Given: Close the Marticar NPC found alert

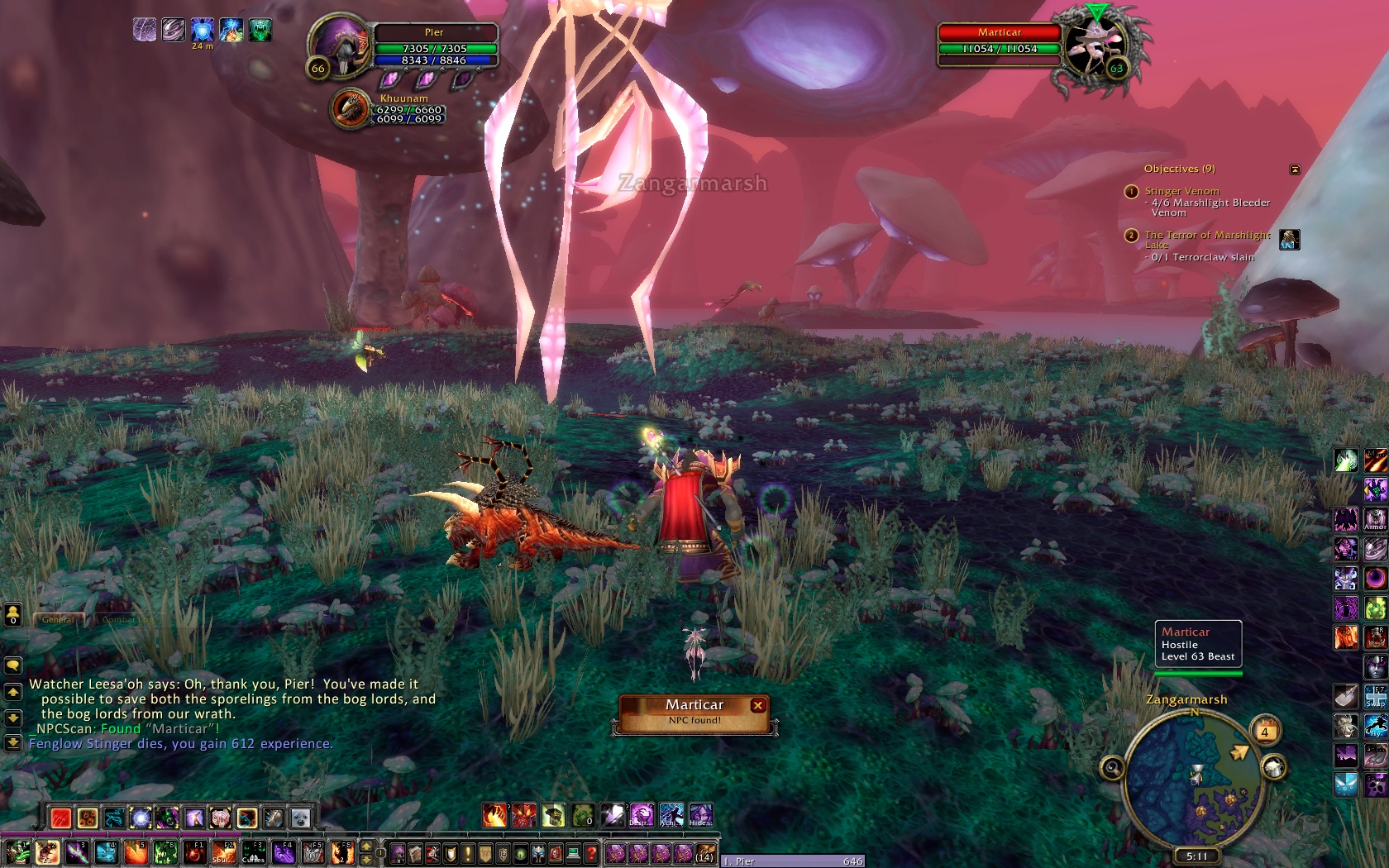Looking at the screenshot, I should 757,705.
